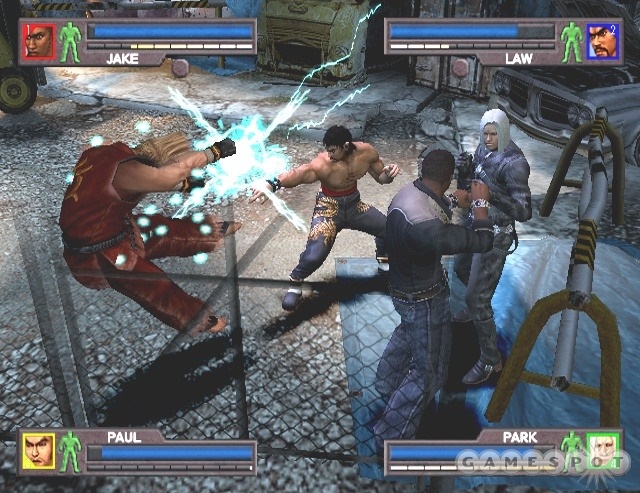Click the green body icon beside Paul

point(70,452)
